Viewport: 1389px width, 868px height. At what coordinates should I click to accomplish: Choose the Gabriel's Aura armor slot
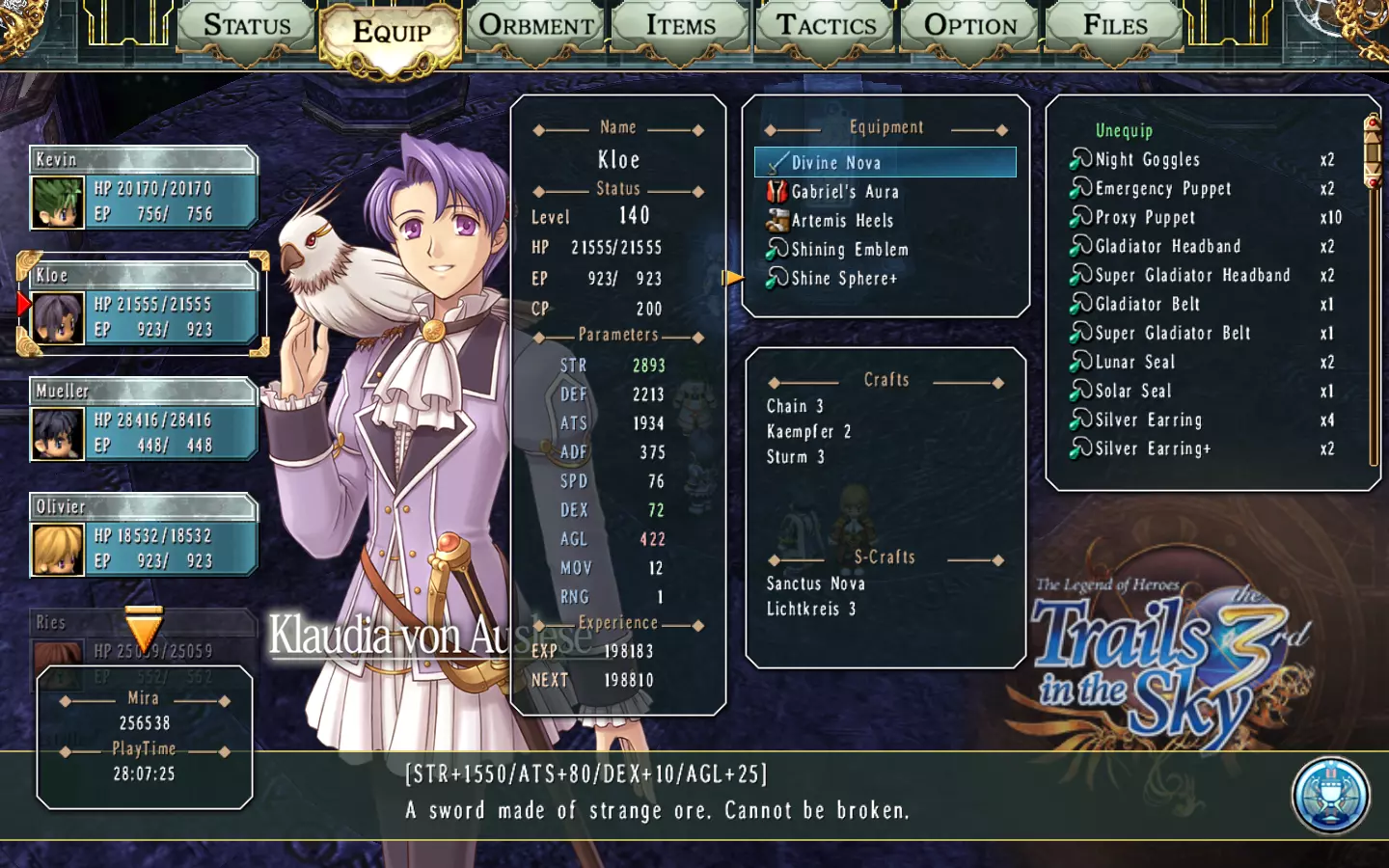click(844, 192)
